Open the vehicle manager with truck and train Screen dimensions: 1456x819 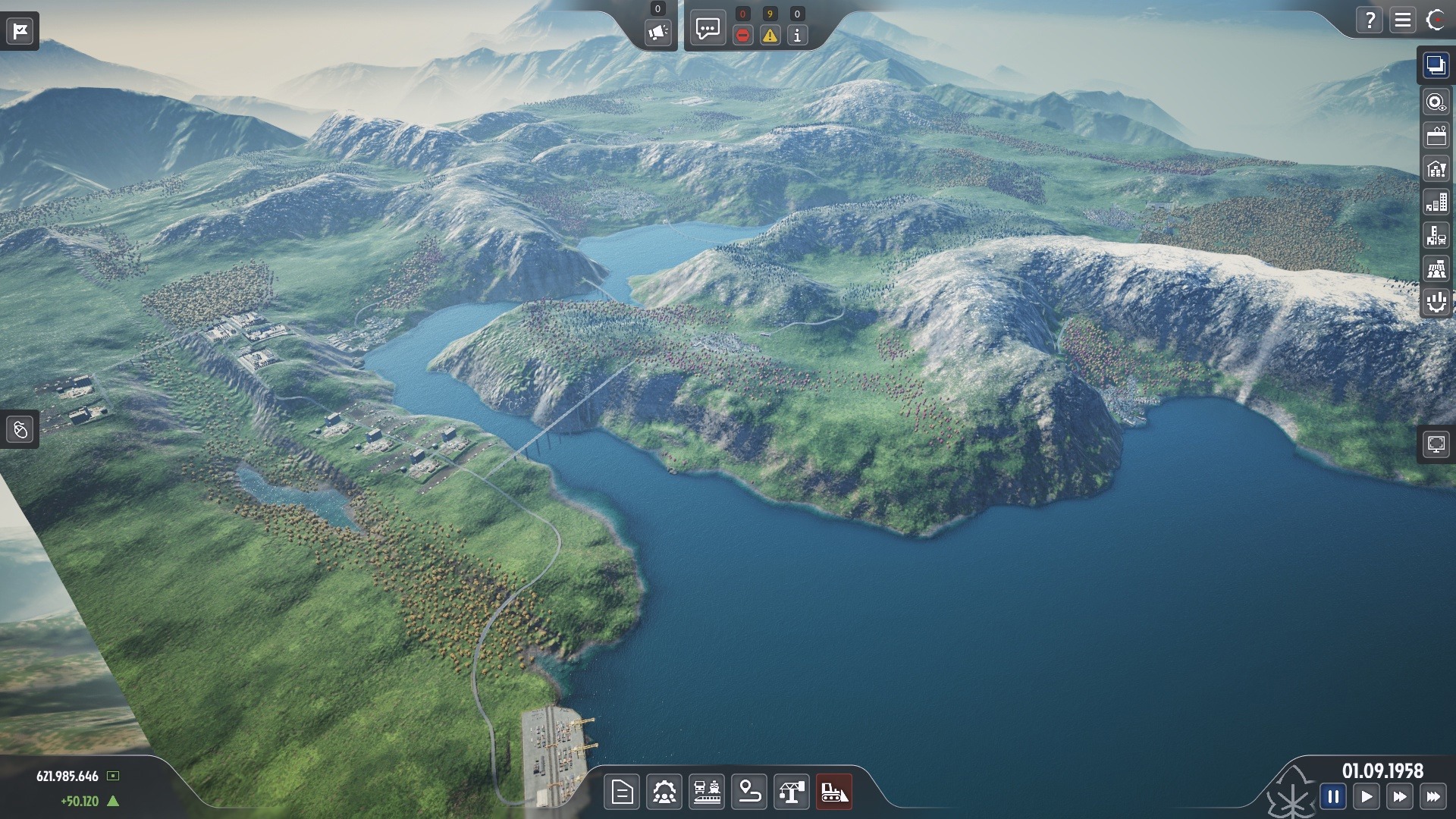click(707, 793)
